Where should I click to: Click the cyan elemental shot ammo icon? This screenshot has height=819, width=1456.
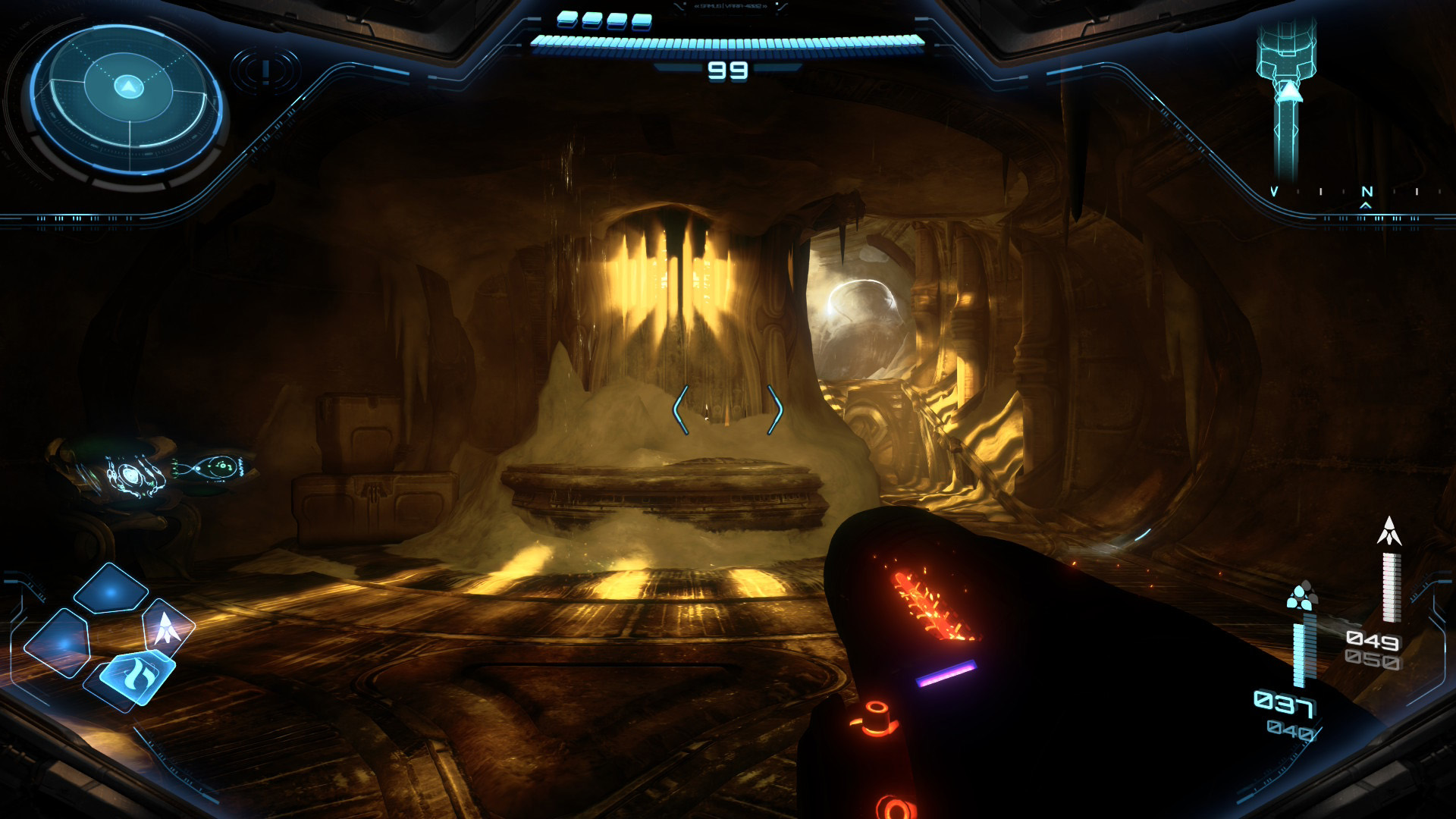coord(1301,597)
